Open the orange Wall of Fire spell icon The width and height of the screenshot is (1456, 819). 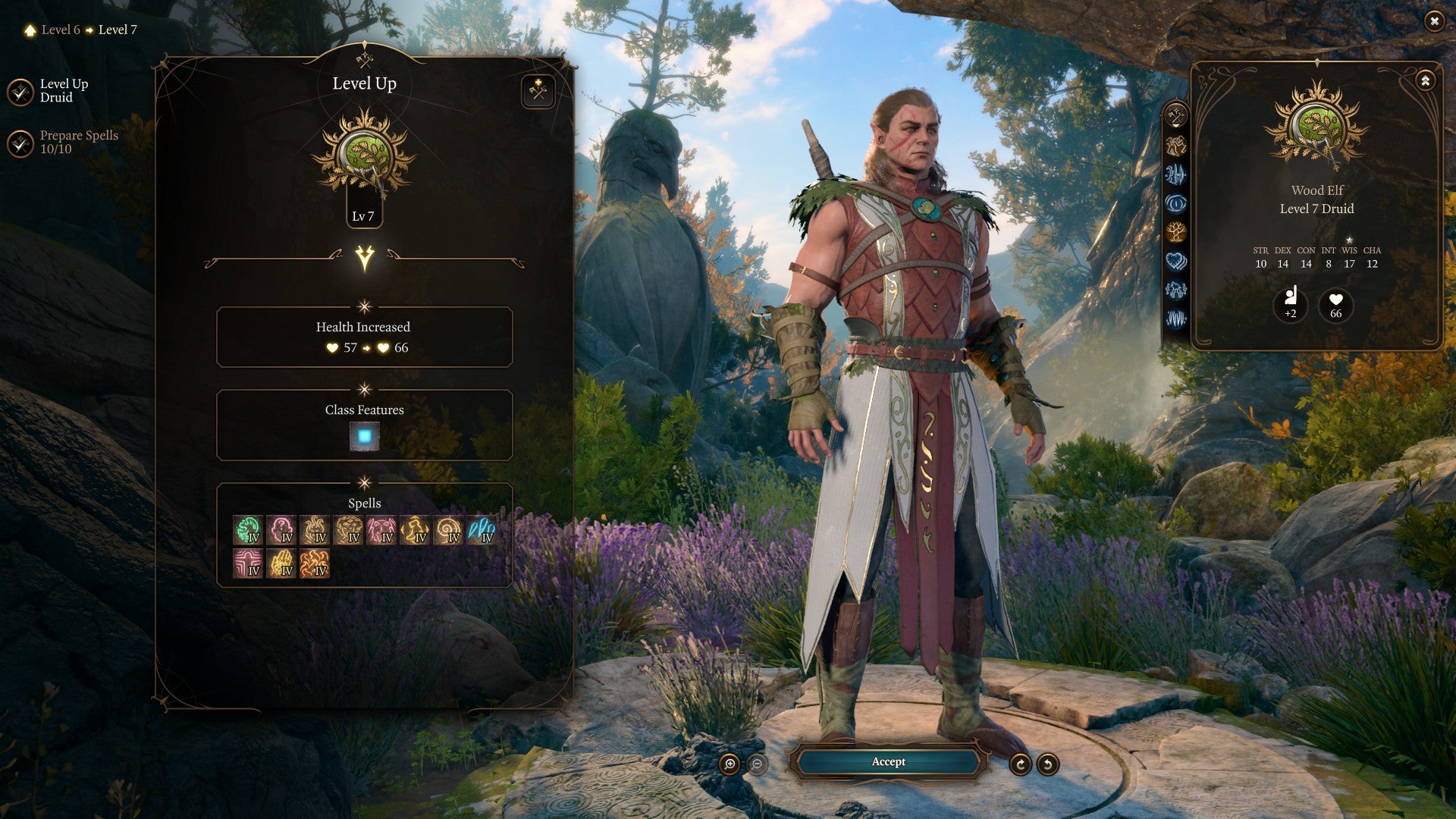[x=315, y=565]
